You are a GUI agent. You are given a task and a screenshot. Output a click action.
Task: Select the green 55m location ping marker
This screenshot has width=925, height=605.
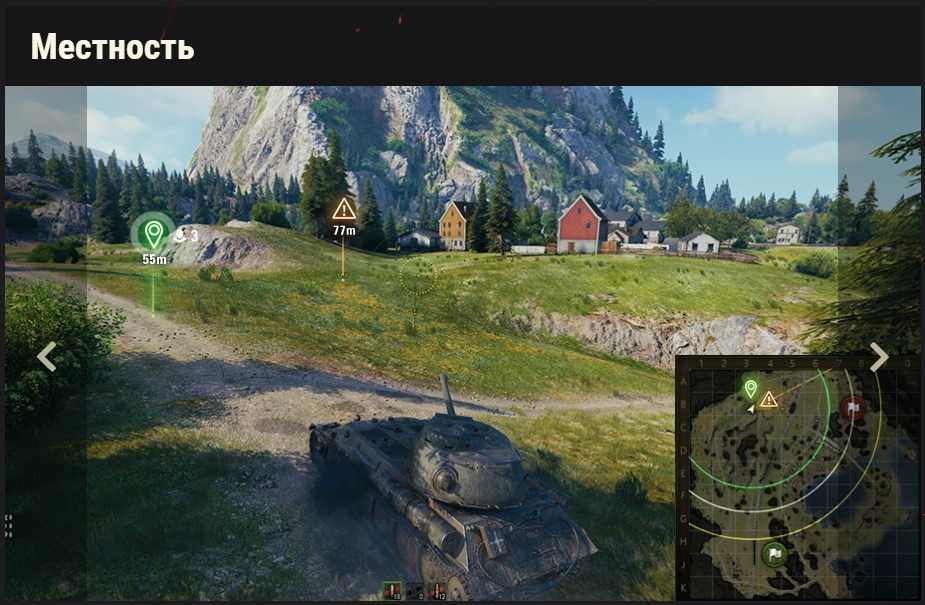click(153, 234)
